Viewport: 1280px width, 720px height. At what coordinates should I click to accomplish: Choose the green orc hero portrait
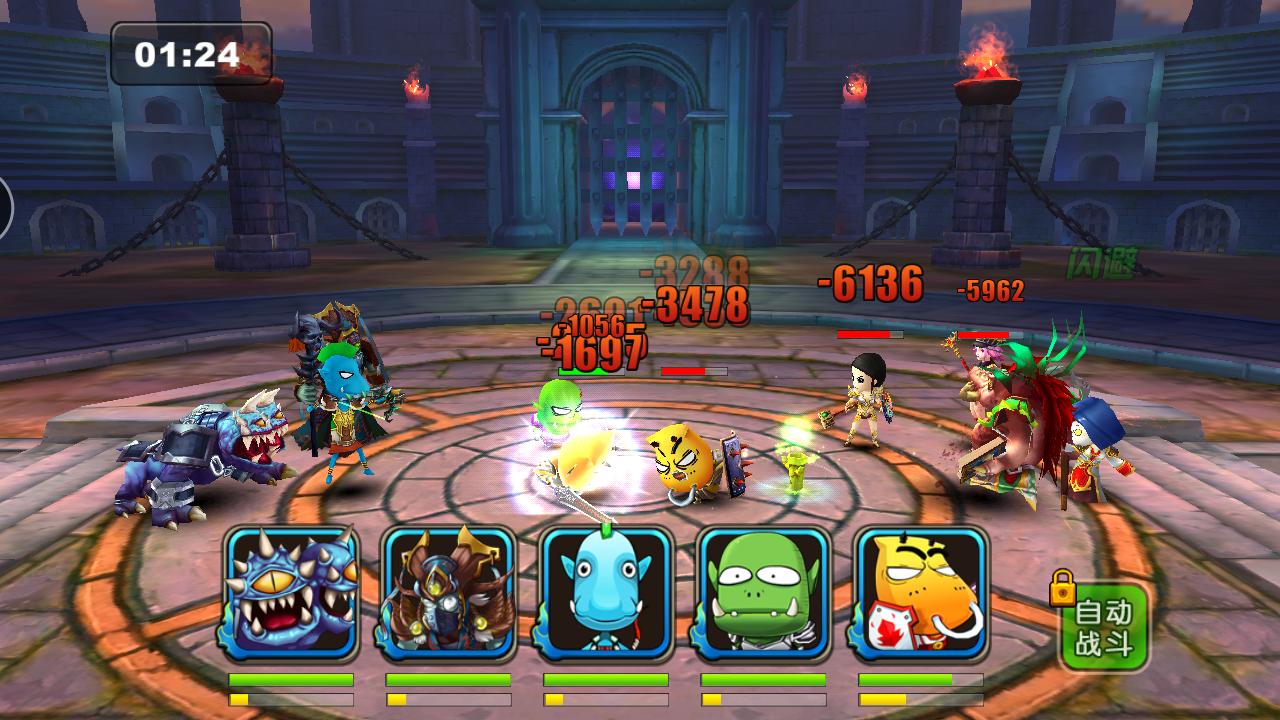763,593
